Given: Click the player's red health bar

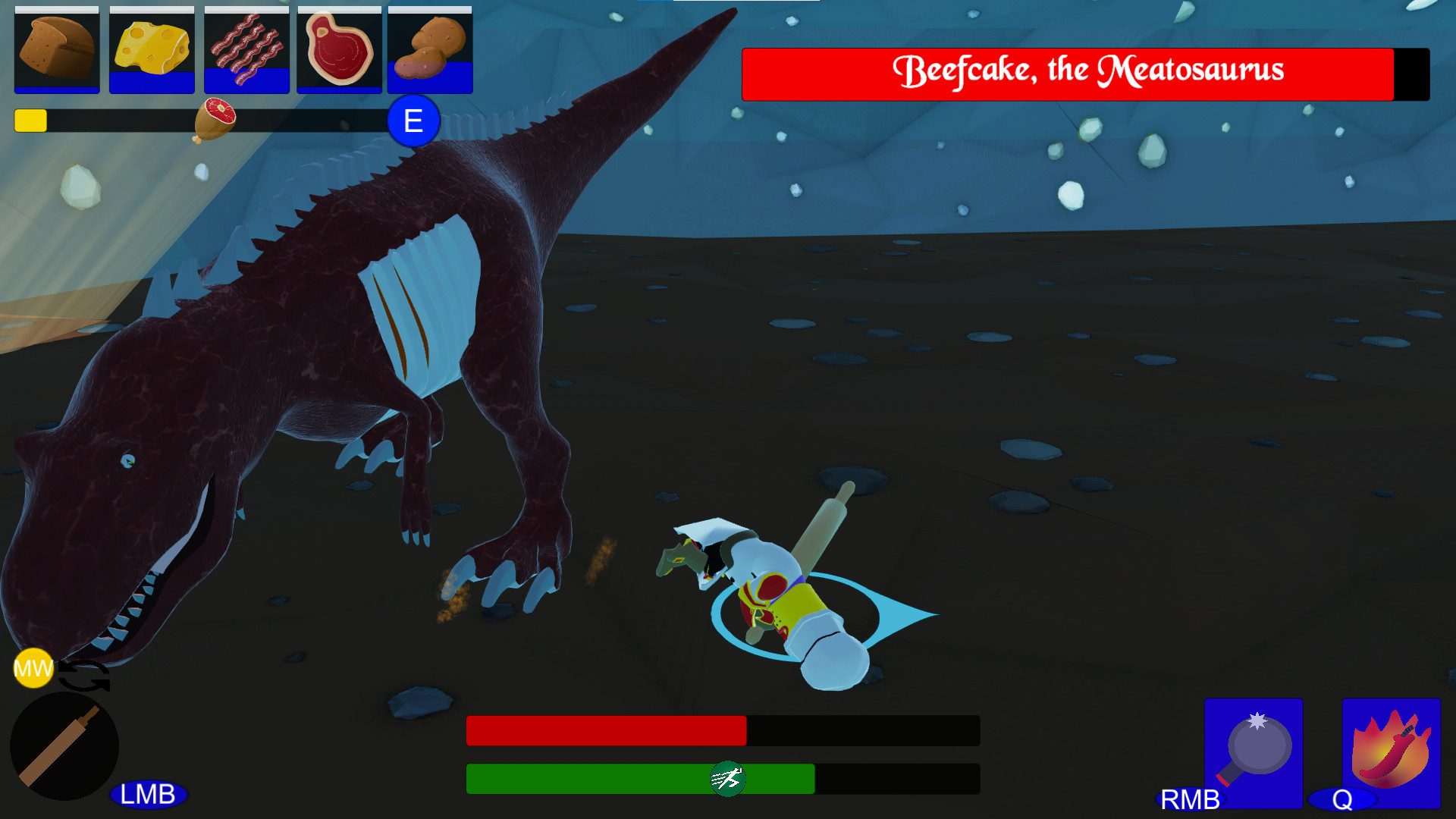Looking at the screenshot, I should point(607,730).
